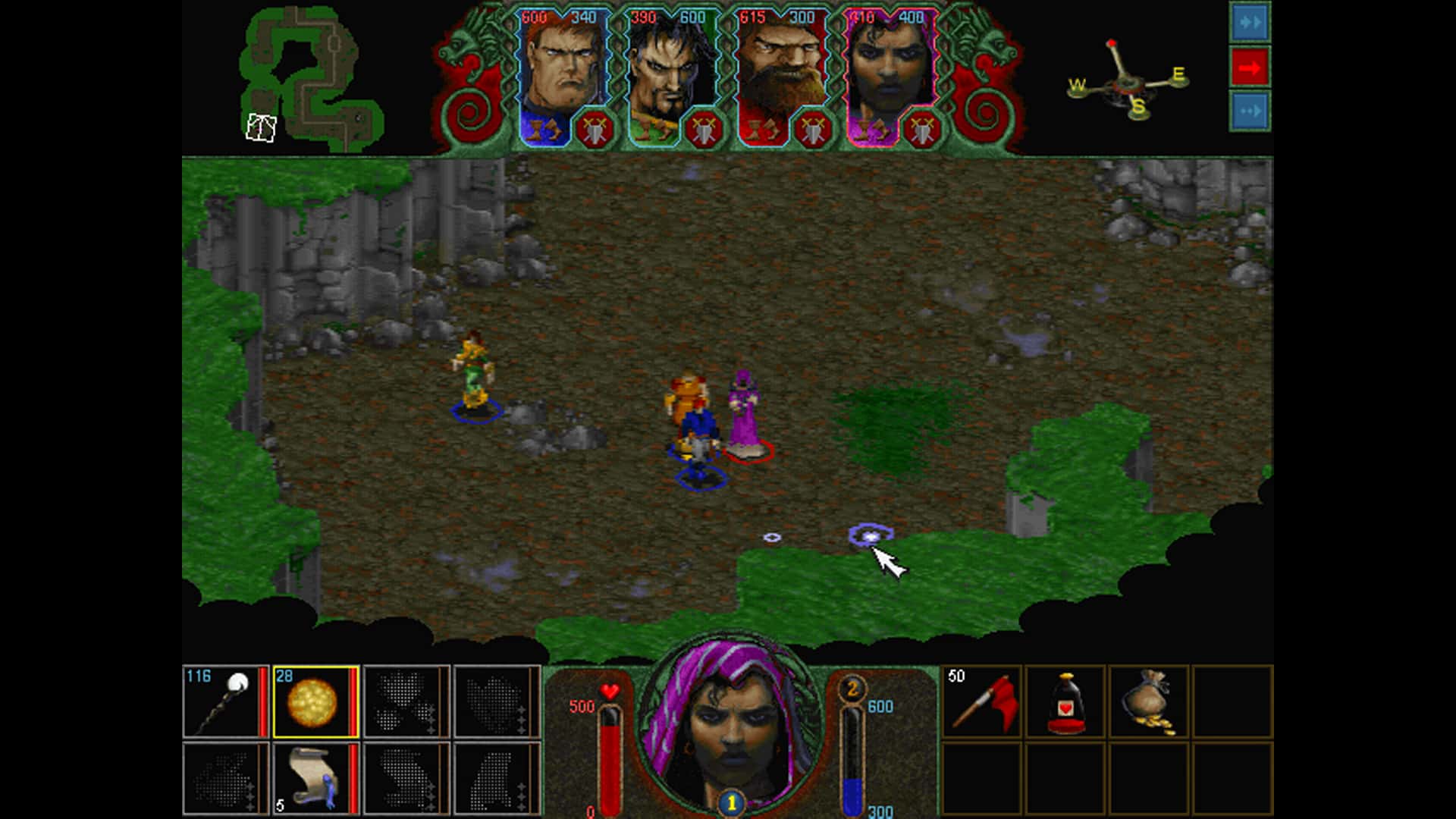Switch to the dotted-arrow slow speed mode
Image resolution: width=1456 pixels, height=819 pixels.
pyautogui.click(x=1249, y=111)
